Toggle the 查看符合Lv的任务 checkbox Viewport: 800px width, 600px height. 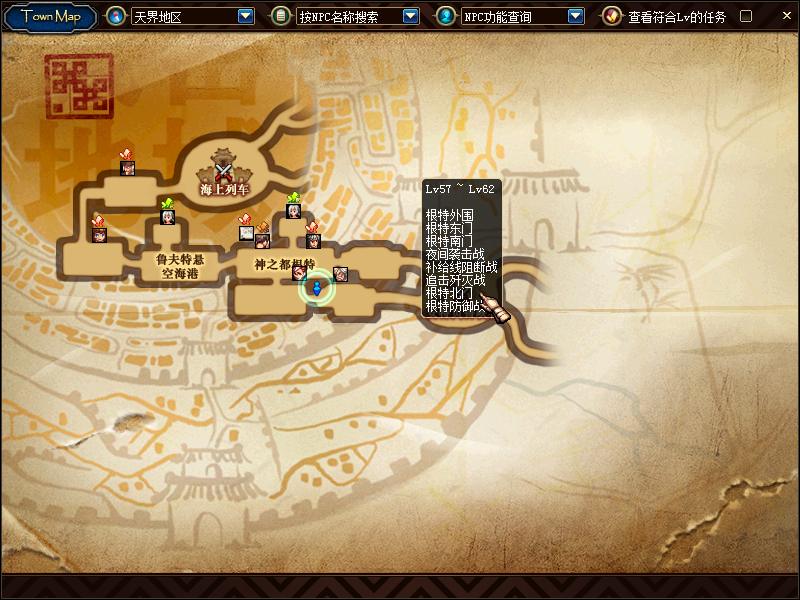[x=745, y=16]
